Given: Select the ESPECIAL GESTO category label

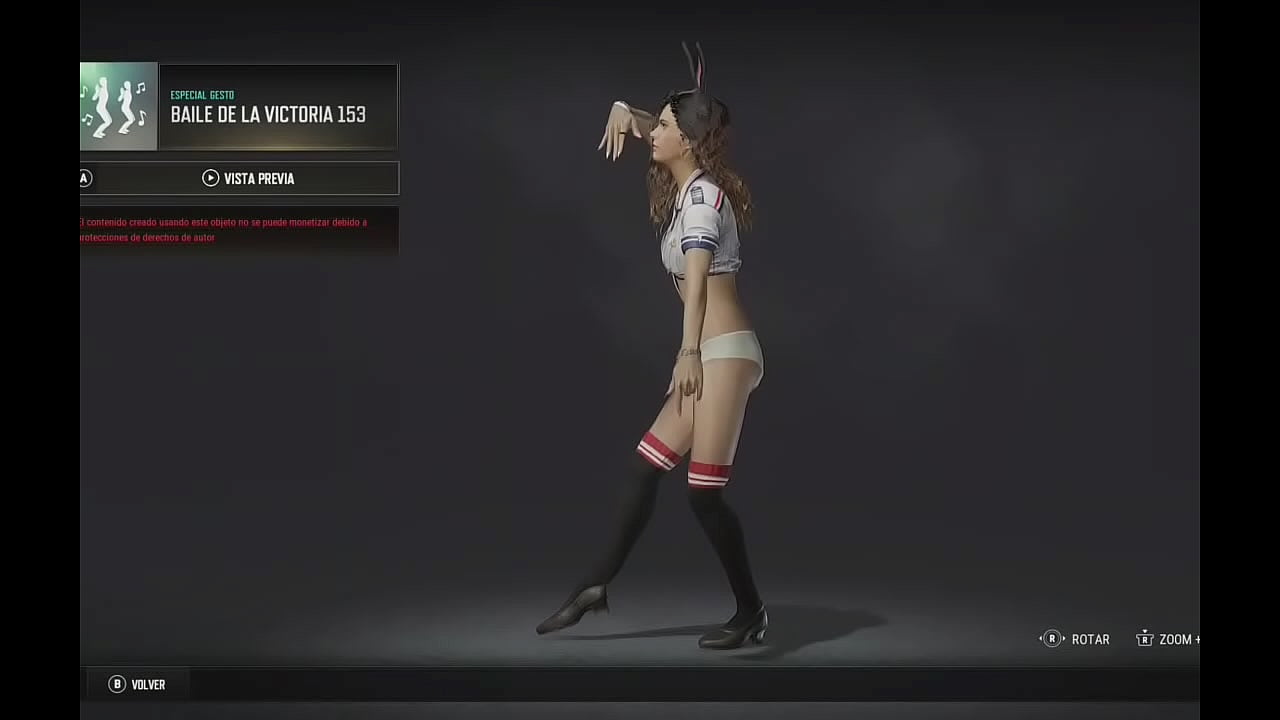Looking at the screenshot, I should (201, 95).
